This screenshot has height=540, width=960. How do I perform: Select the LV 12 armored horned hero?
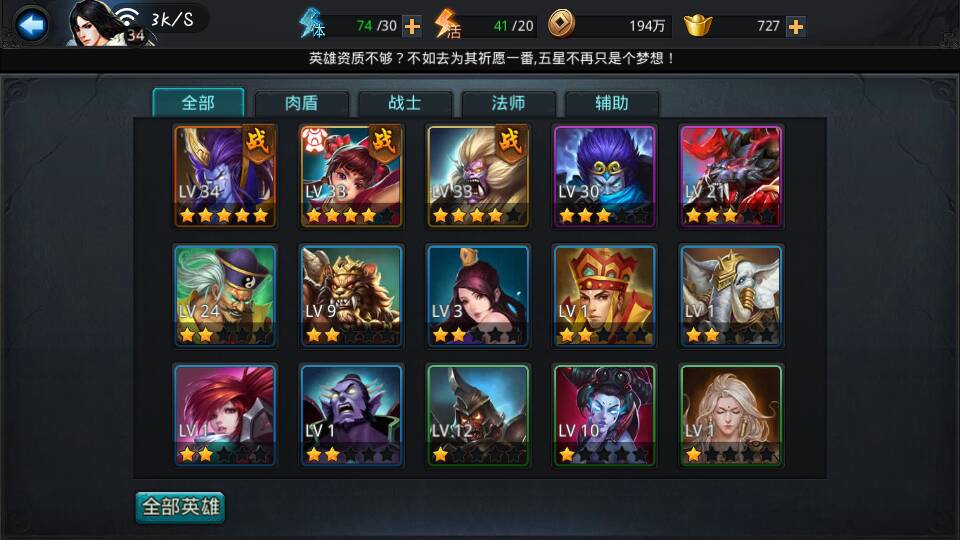[478, 415]
